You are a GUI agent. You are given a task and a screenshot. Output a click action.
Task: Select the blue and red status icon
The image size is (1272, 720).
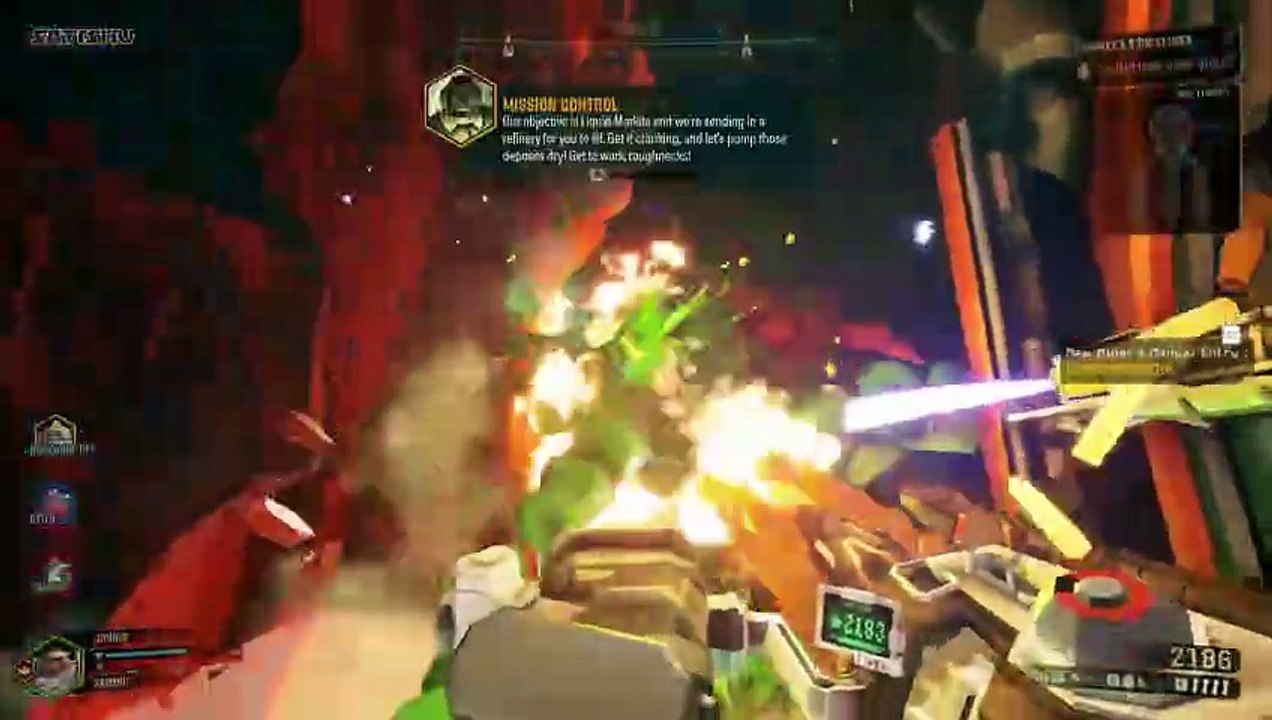pos(56,504)
